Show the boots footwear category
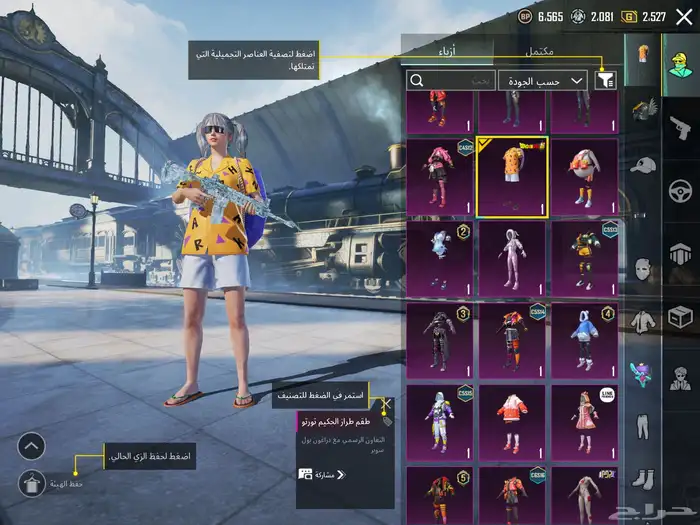Viewport: 700px width, 525px height. [x=642, y=480]
